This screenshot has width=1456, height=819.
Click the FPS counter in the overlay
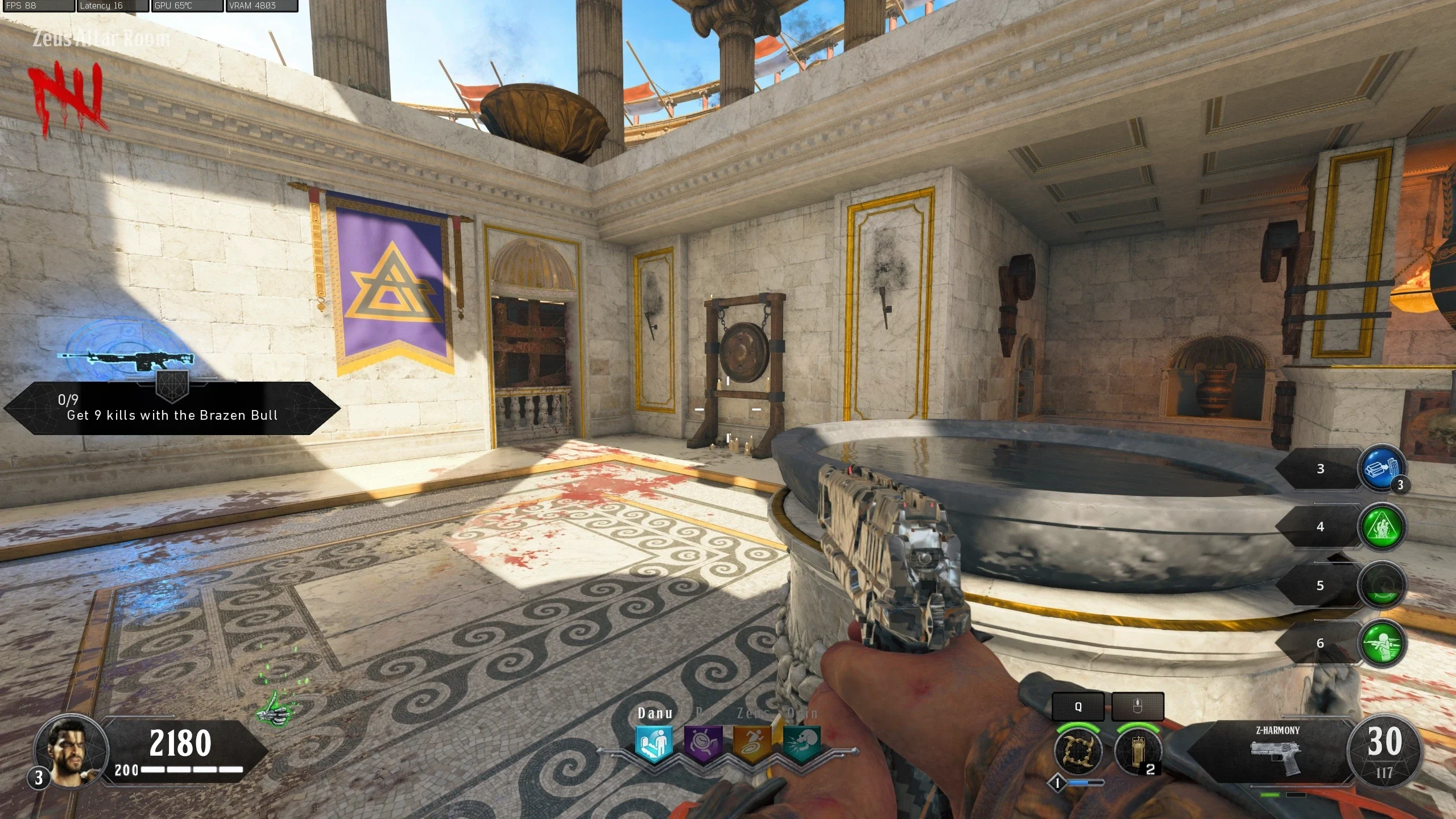[x=38, y=6]
